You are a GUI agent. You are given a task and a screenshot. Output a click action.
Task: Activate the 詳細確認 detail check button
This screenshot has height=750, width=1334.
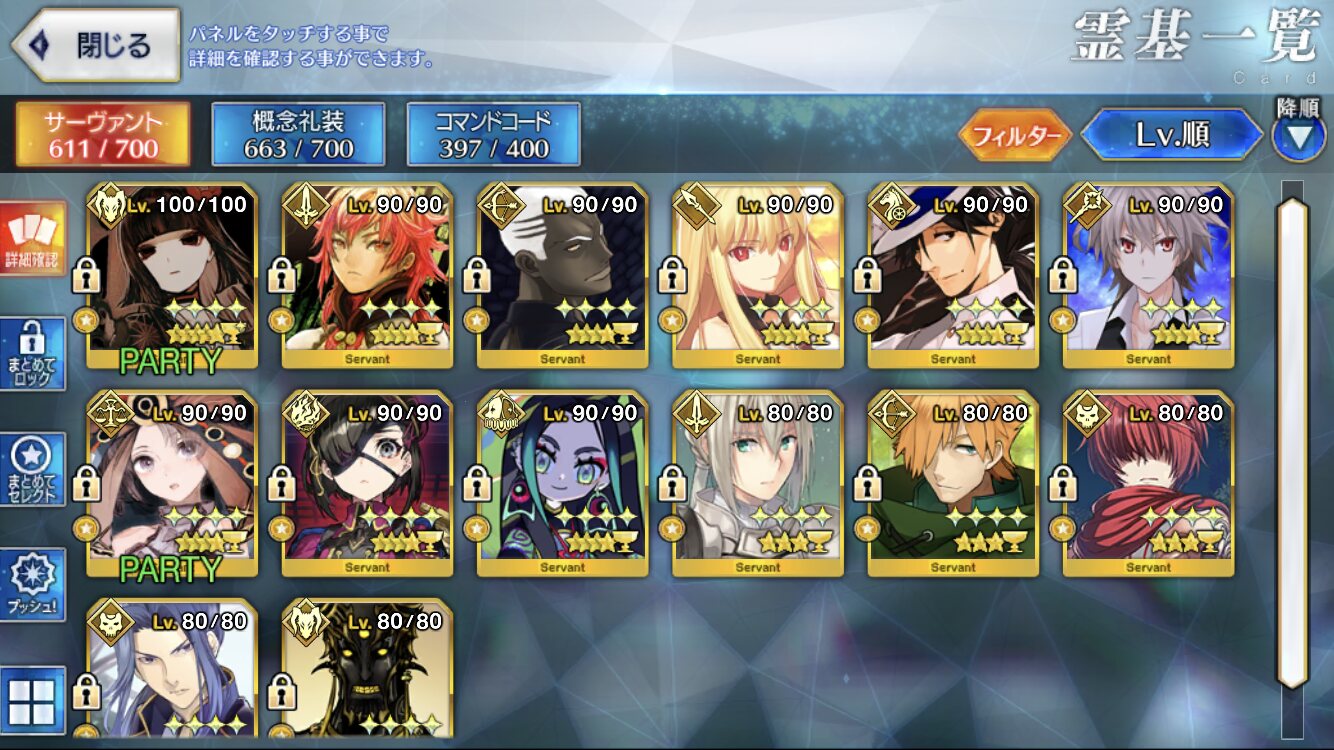point(34,239)
